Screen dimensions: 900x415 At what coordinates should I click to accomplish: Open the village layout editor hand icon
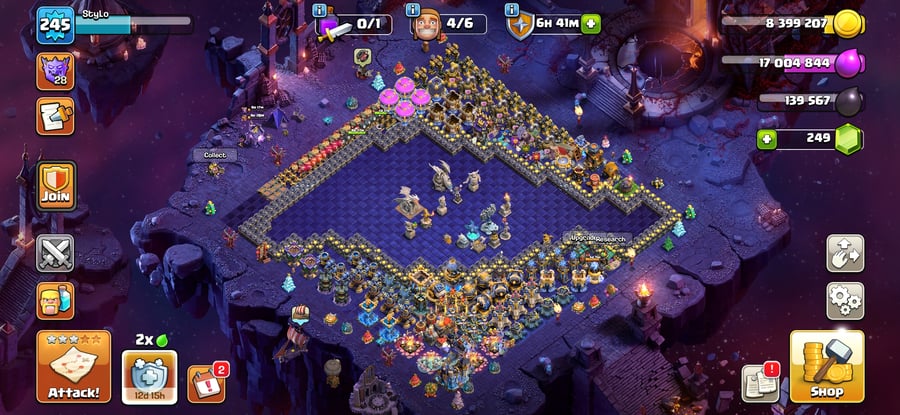point(845,254)
